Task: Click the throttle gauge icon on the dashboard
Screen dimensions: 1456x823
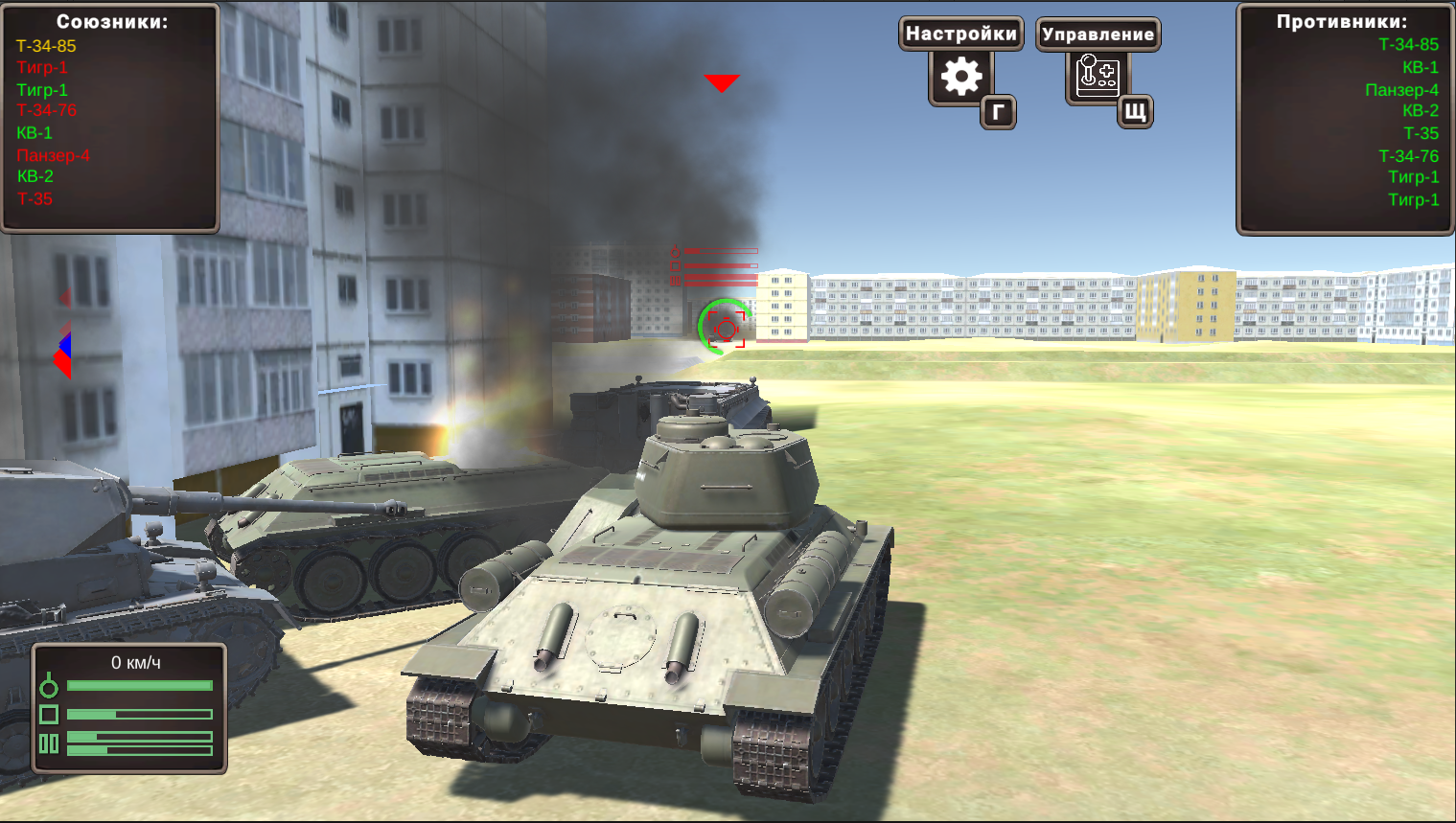Action: coord(50,686)
